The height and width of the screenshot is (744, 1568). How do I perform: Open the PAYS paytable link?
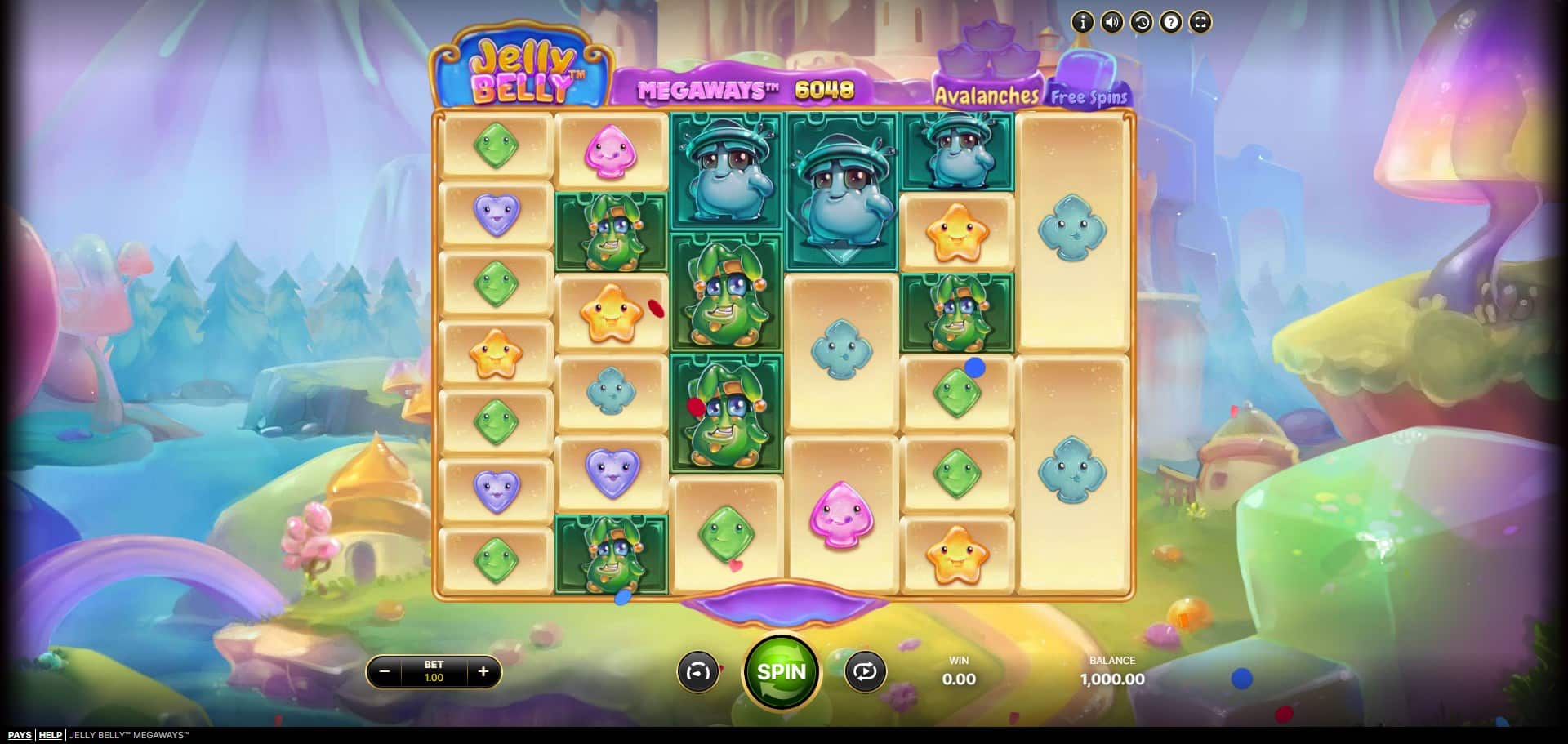(x=20, y=735)
